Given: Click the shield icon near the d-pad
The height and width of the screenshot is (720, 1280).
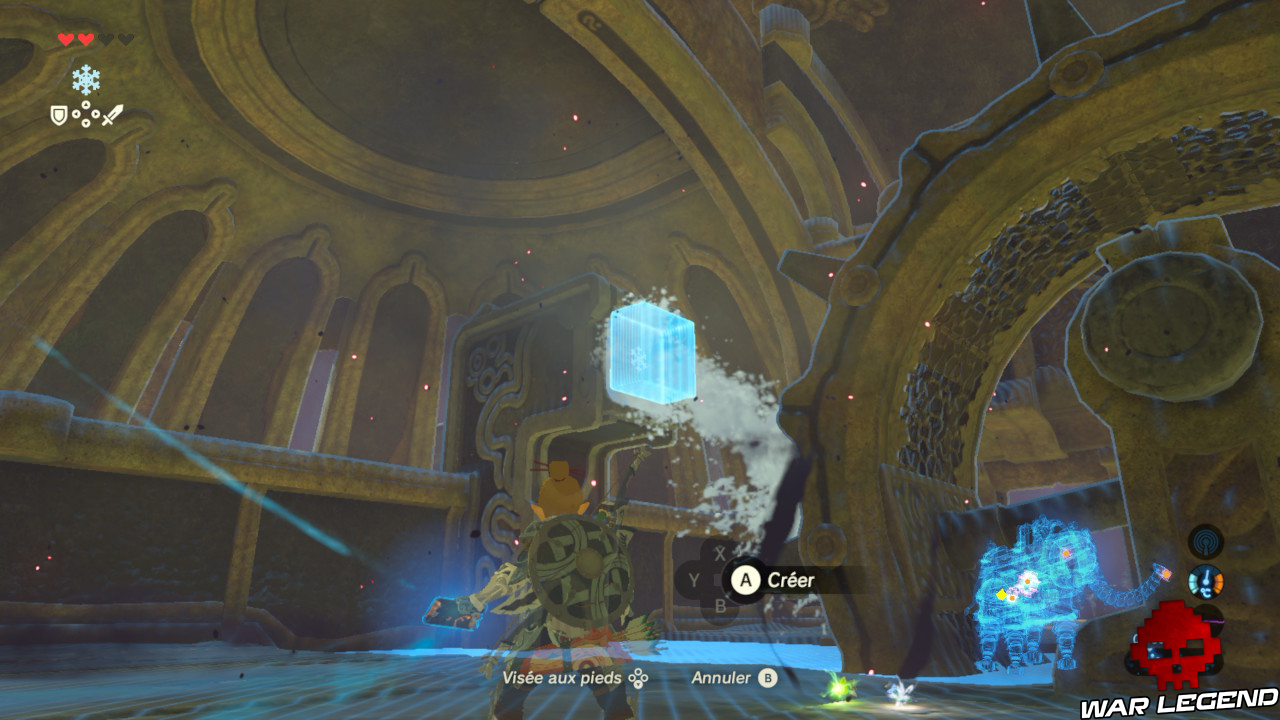Looking at the screenshot, I should click(x=58, y=114).
